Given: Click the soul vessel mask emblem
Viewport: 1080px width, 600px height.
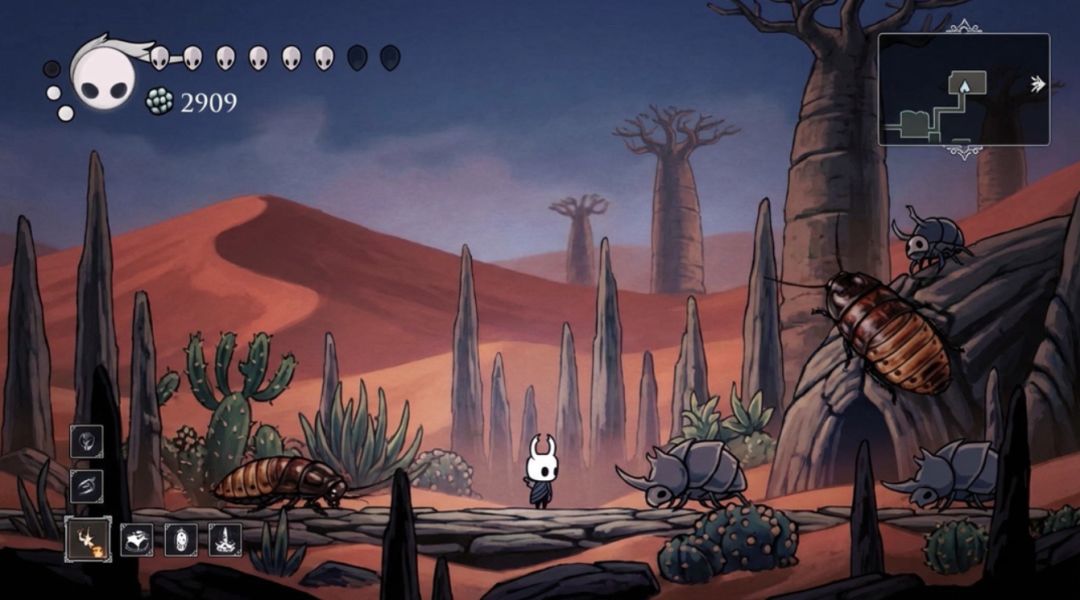Looking at the screenshot, I should click(x=103, y=79).
